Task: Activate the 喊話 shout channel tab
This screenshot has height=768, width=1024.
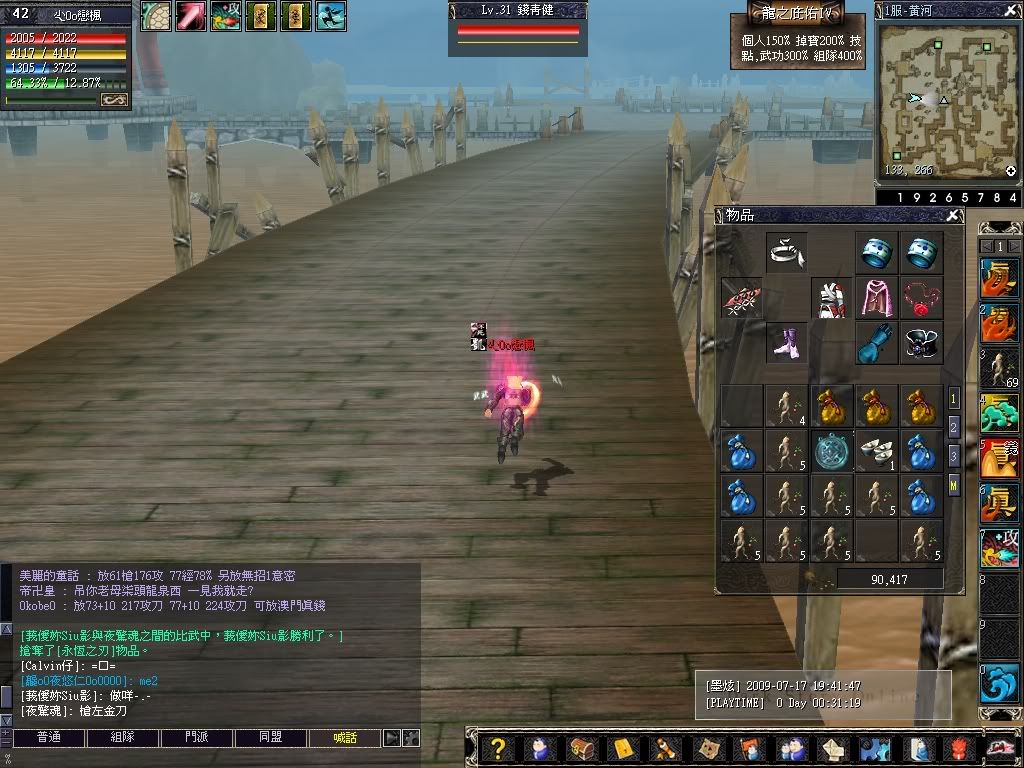Action: coord(345,738)
